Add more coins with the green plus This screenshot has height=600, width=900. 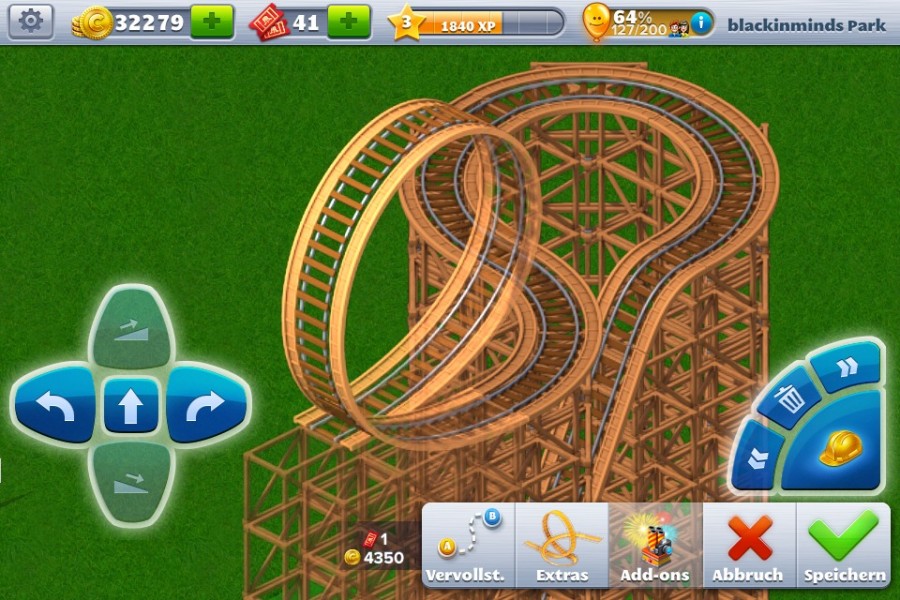[x=211, y=21]
